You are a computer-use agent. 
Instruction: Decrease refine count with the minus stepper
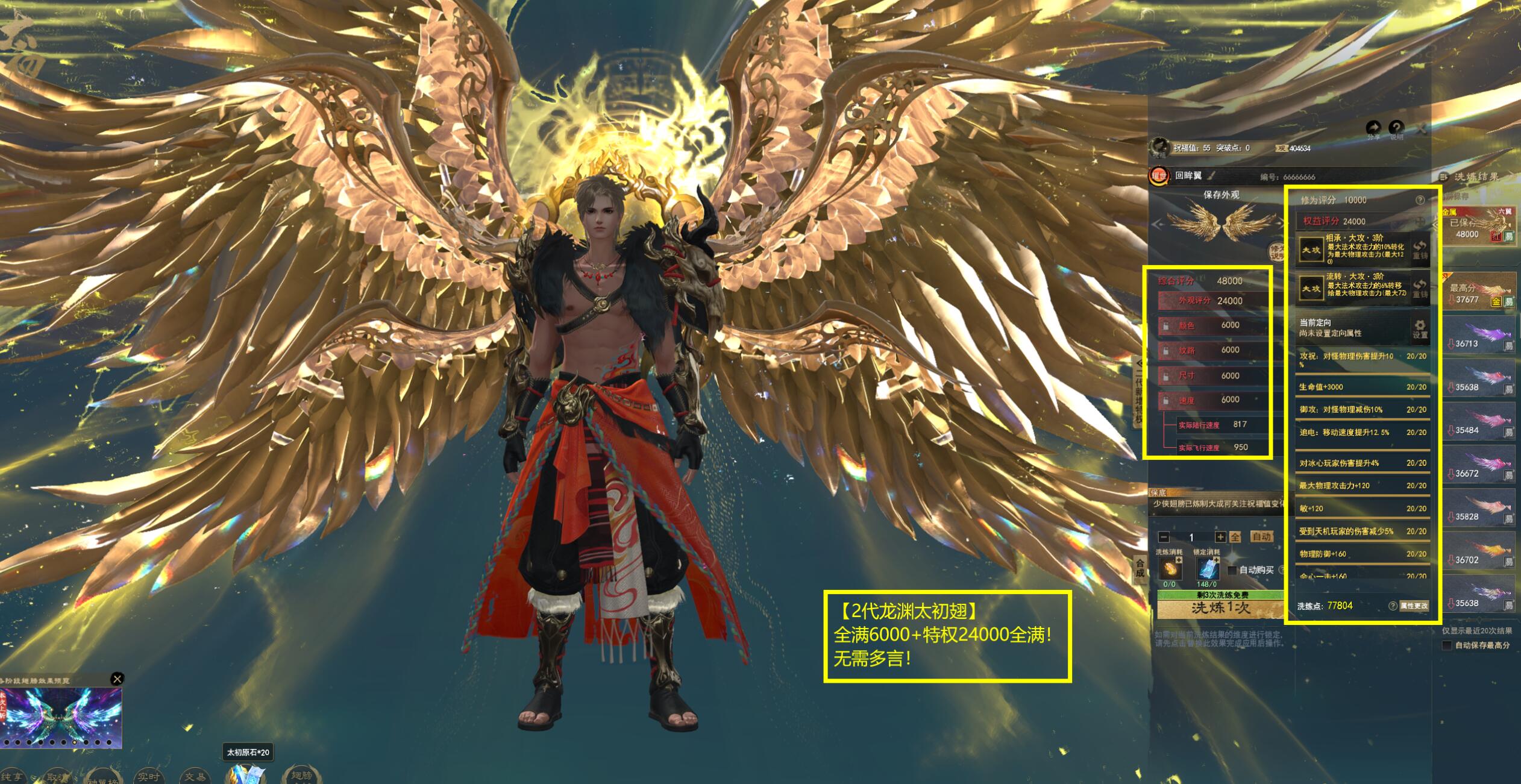pyautogui.click(x=1164, y=537)
